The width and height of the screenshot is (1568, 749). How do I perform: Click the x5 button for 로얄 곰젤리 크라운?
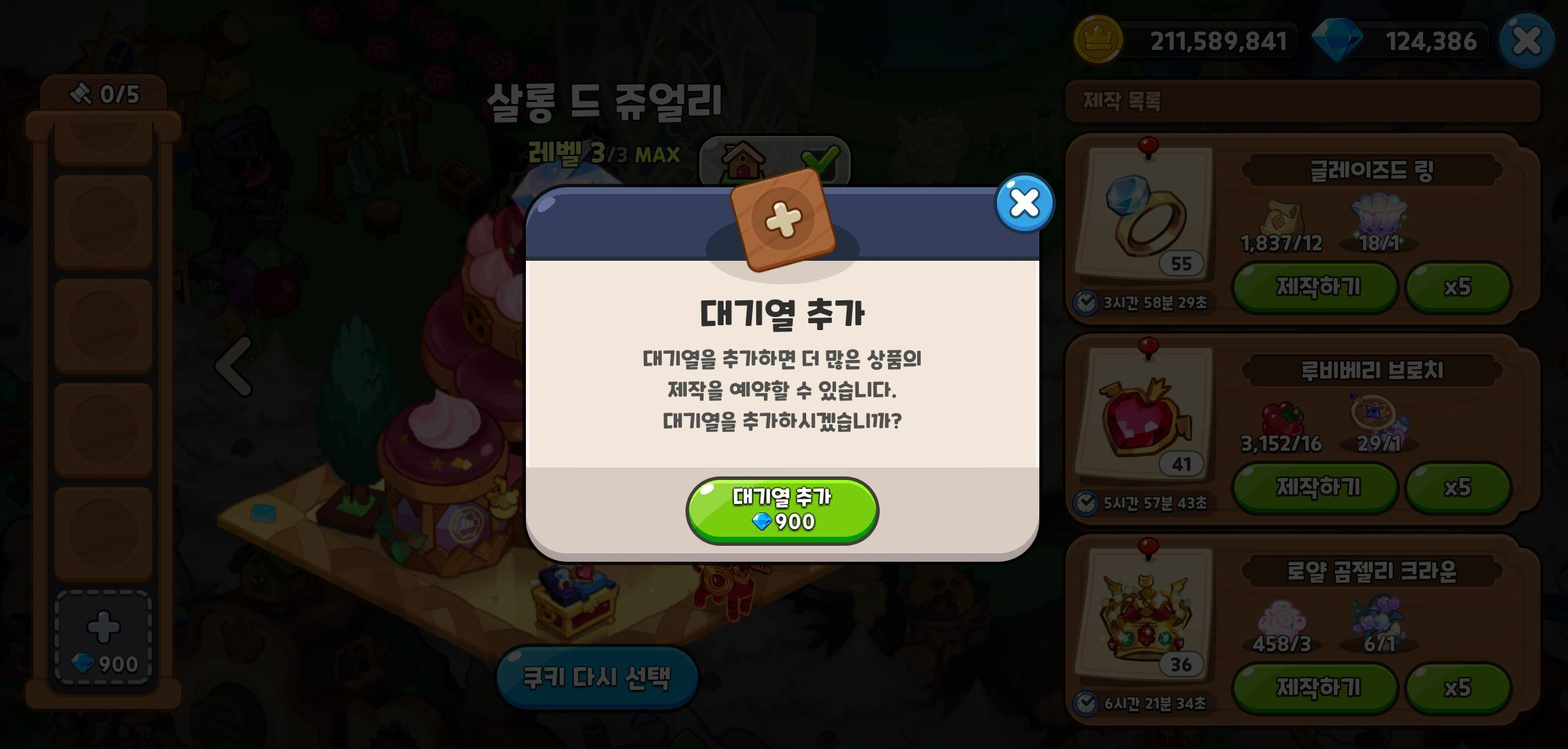(x=1458, y=688)
